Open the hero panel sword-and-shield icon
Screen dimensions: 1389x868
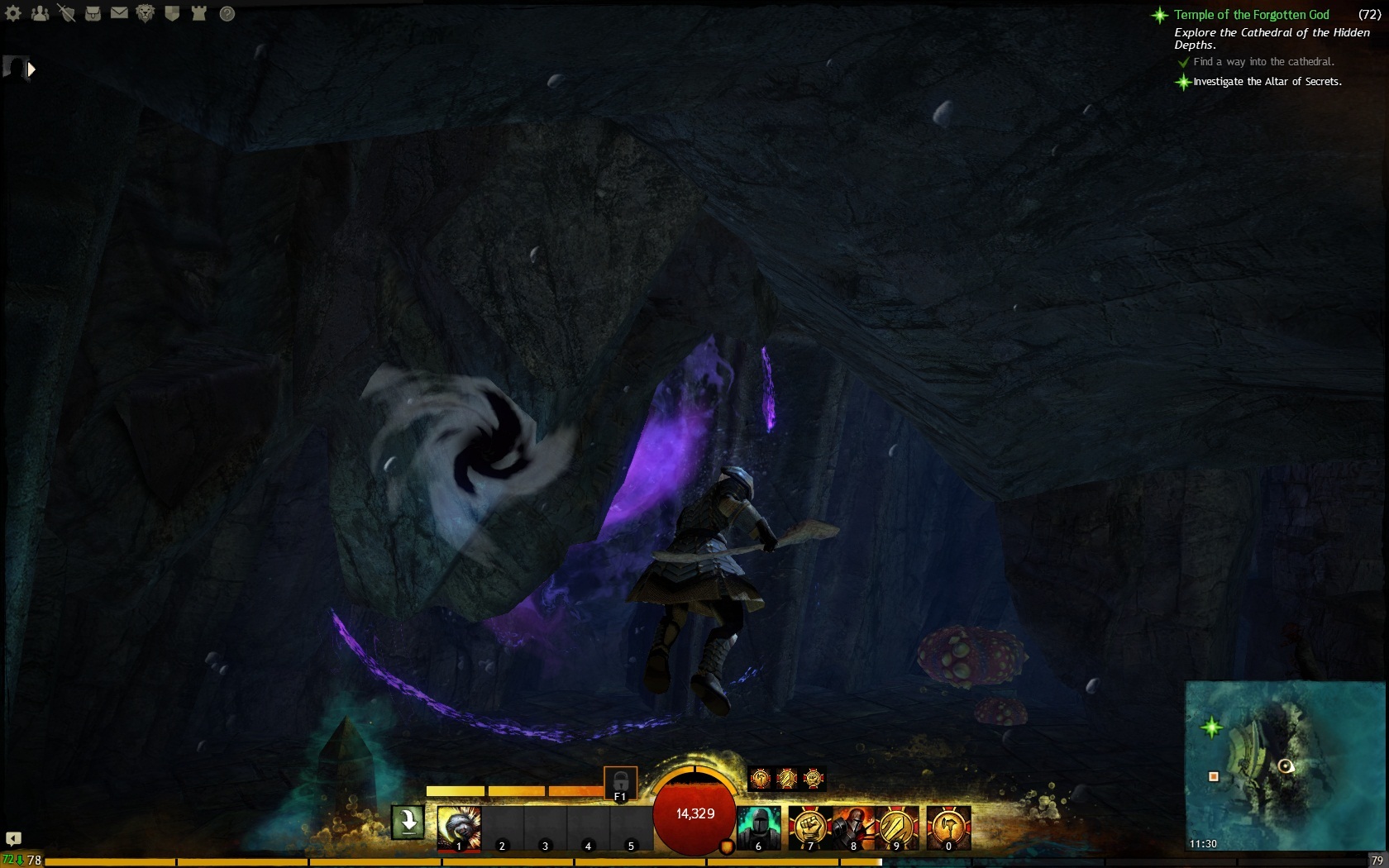[x=66, y=13]
